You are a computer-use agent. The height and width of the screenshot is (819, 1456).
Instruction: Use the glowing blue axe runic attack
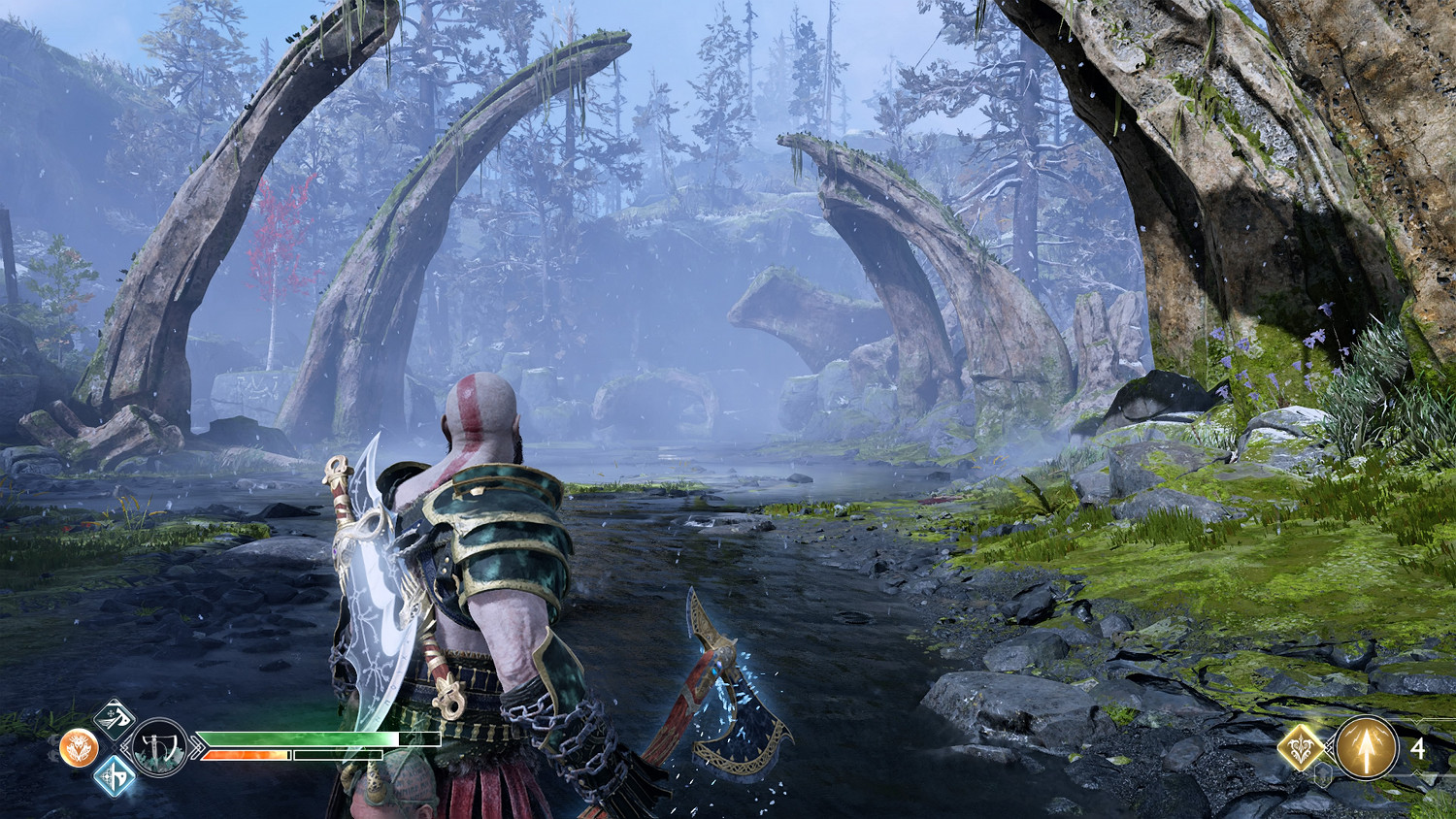click(x=115, y=776)
